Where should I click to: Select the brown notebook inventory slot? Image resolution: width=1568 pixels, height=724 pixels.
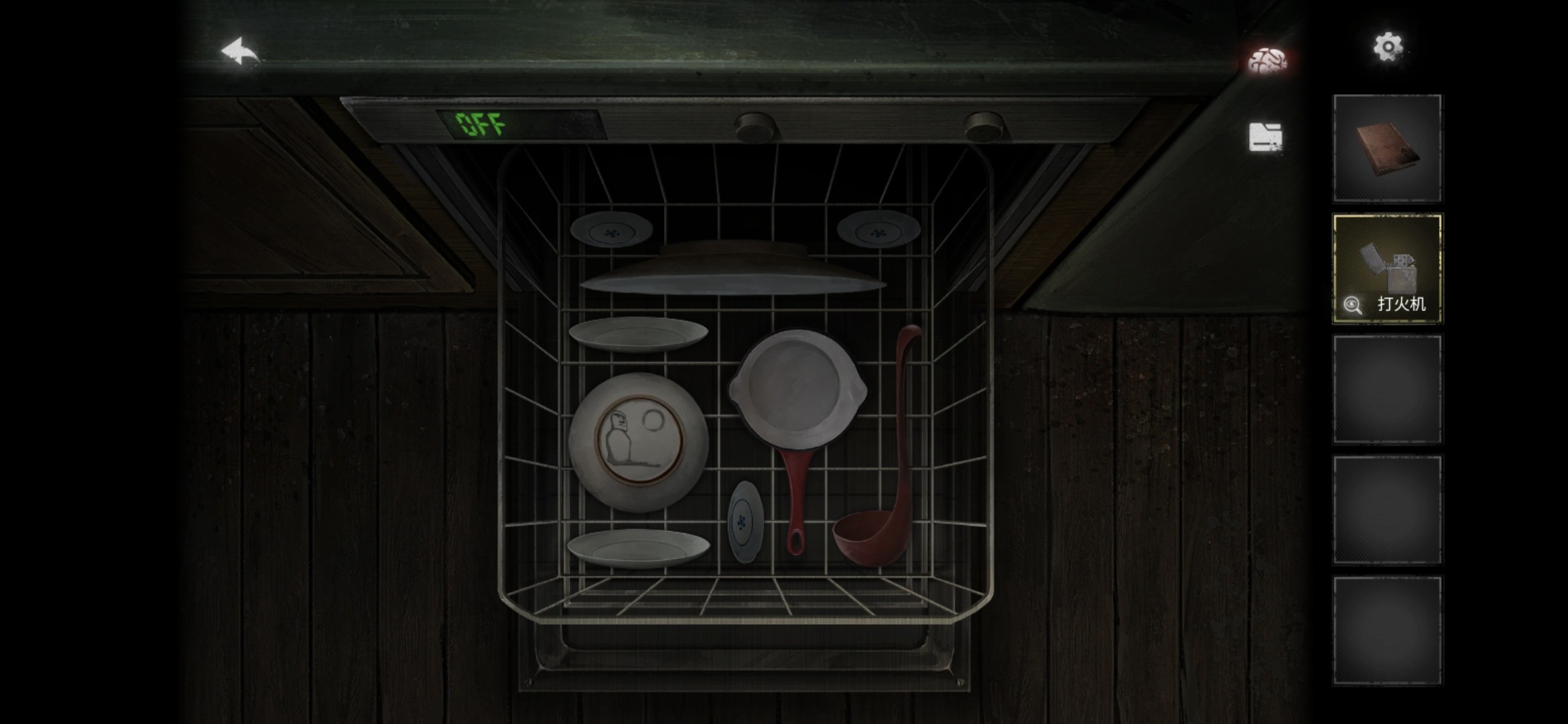pos(1387,148)
